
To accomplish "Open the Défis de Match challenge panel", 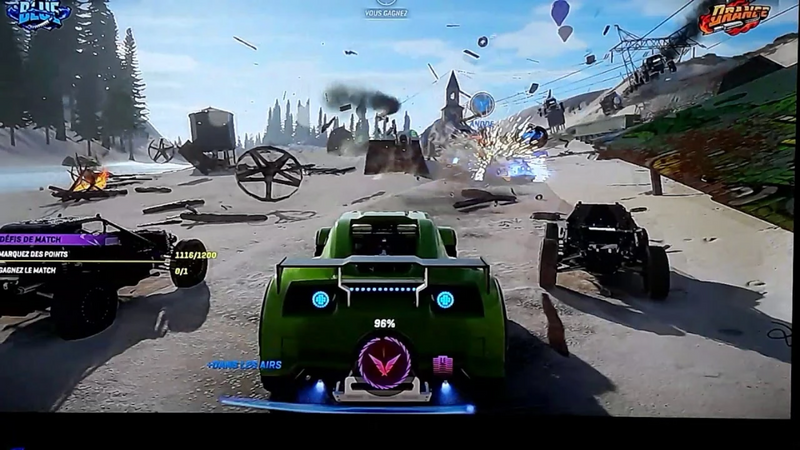I will click(x=40, y=239).
